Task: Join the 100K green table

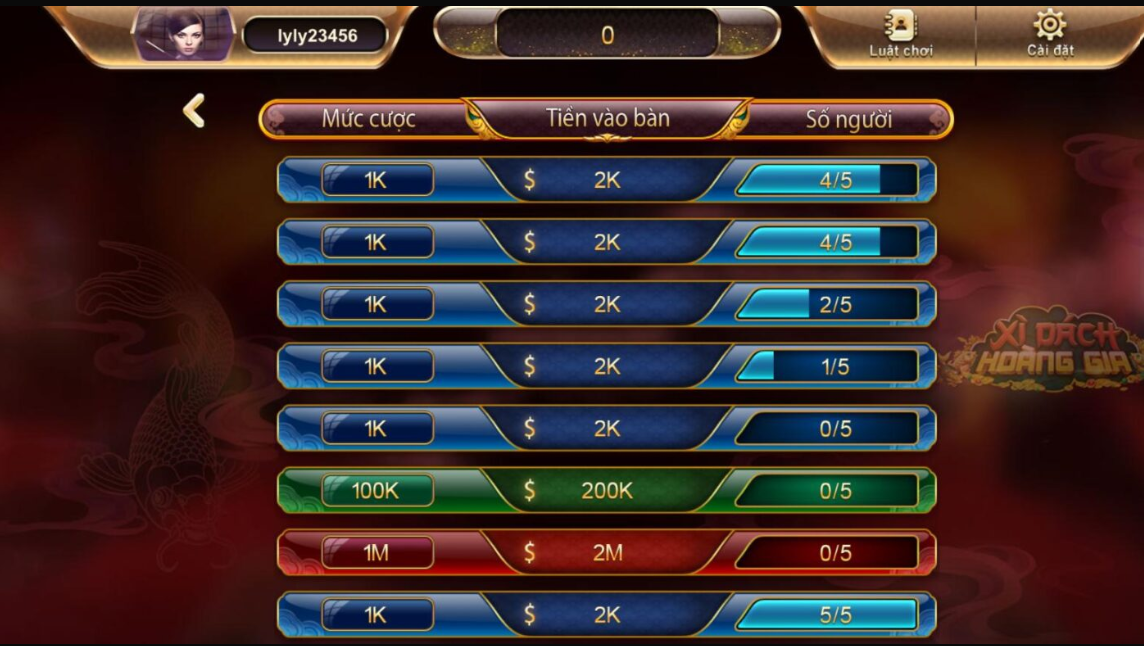Action: tap(606, 491)
